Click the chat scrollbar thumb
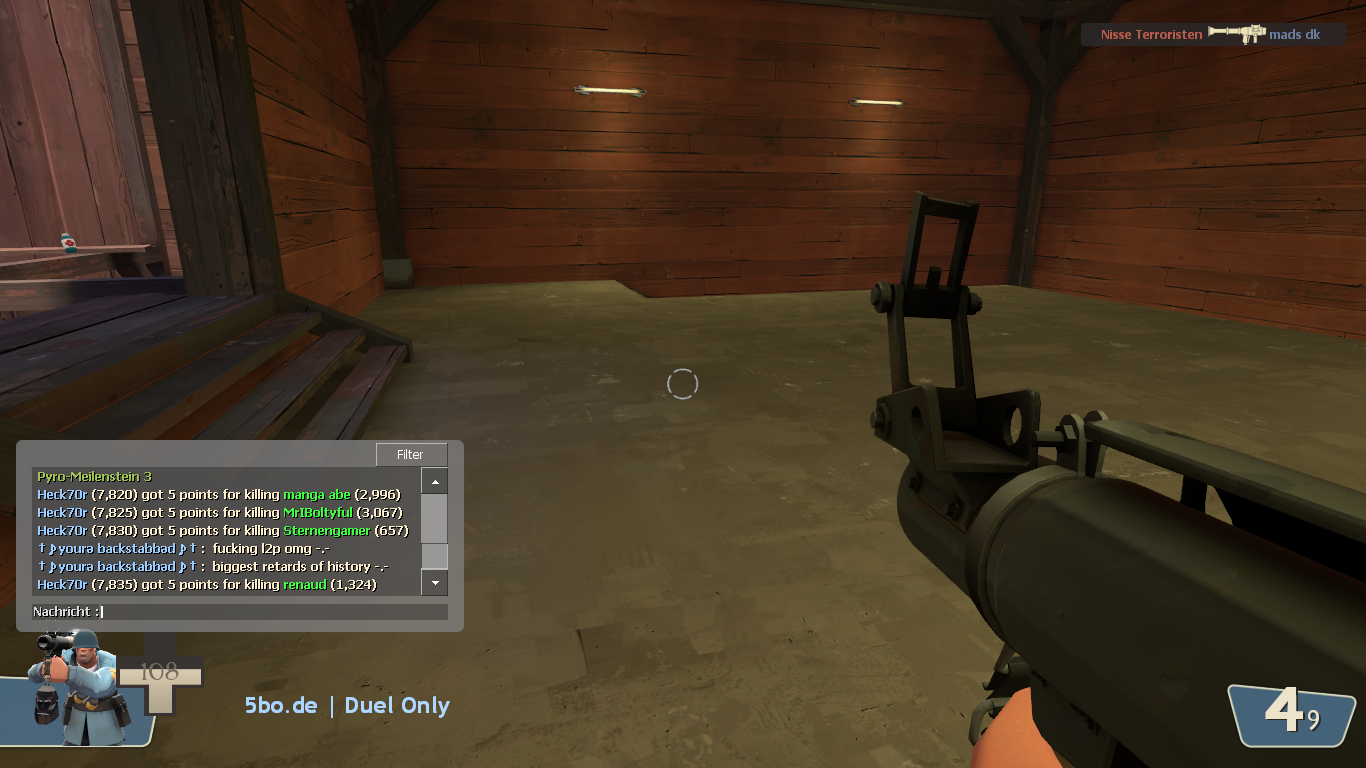The height and width of the screenshot is (768, 1366). click(434, 556)
